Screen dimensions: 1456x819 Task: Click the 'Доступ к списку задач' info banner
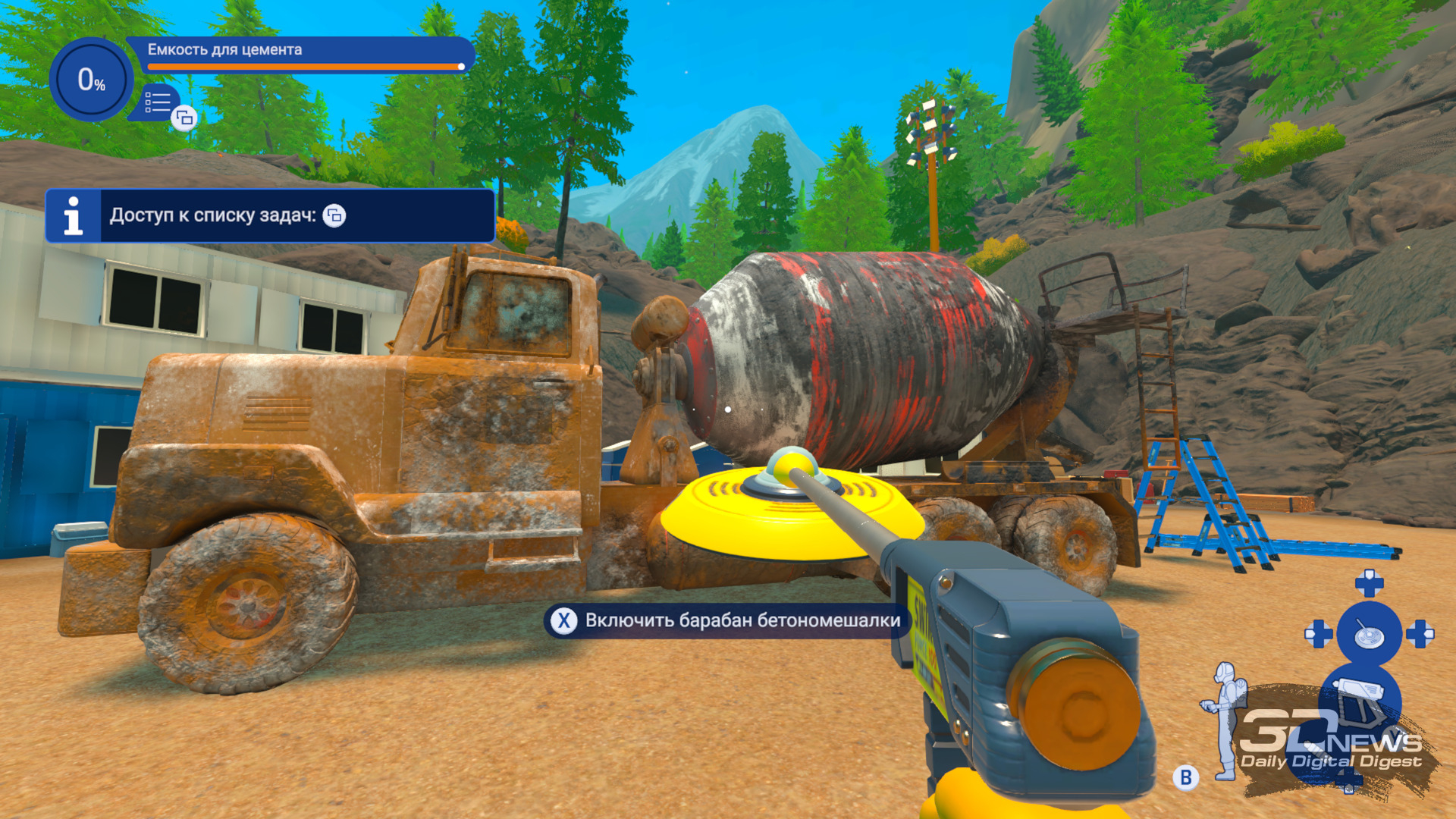(x=270, y=216)
